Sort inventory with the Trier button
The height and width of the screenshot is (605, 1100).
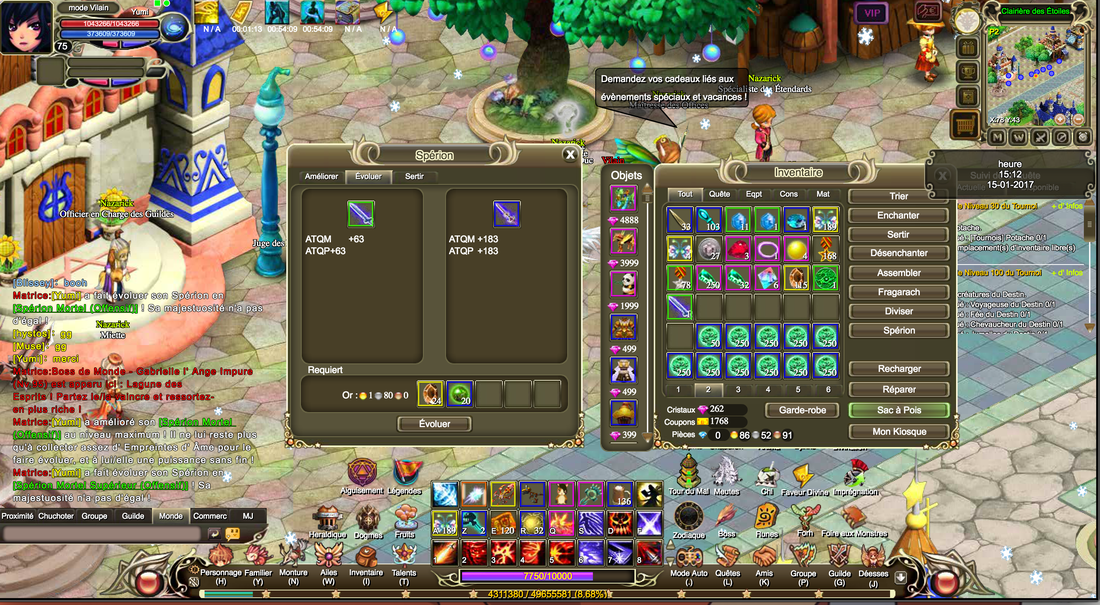pyautogui.click(x=898, y=196)
